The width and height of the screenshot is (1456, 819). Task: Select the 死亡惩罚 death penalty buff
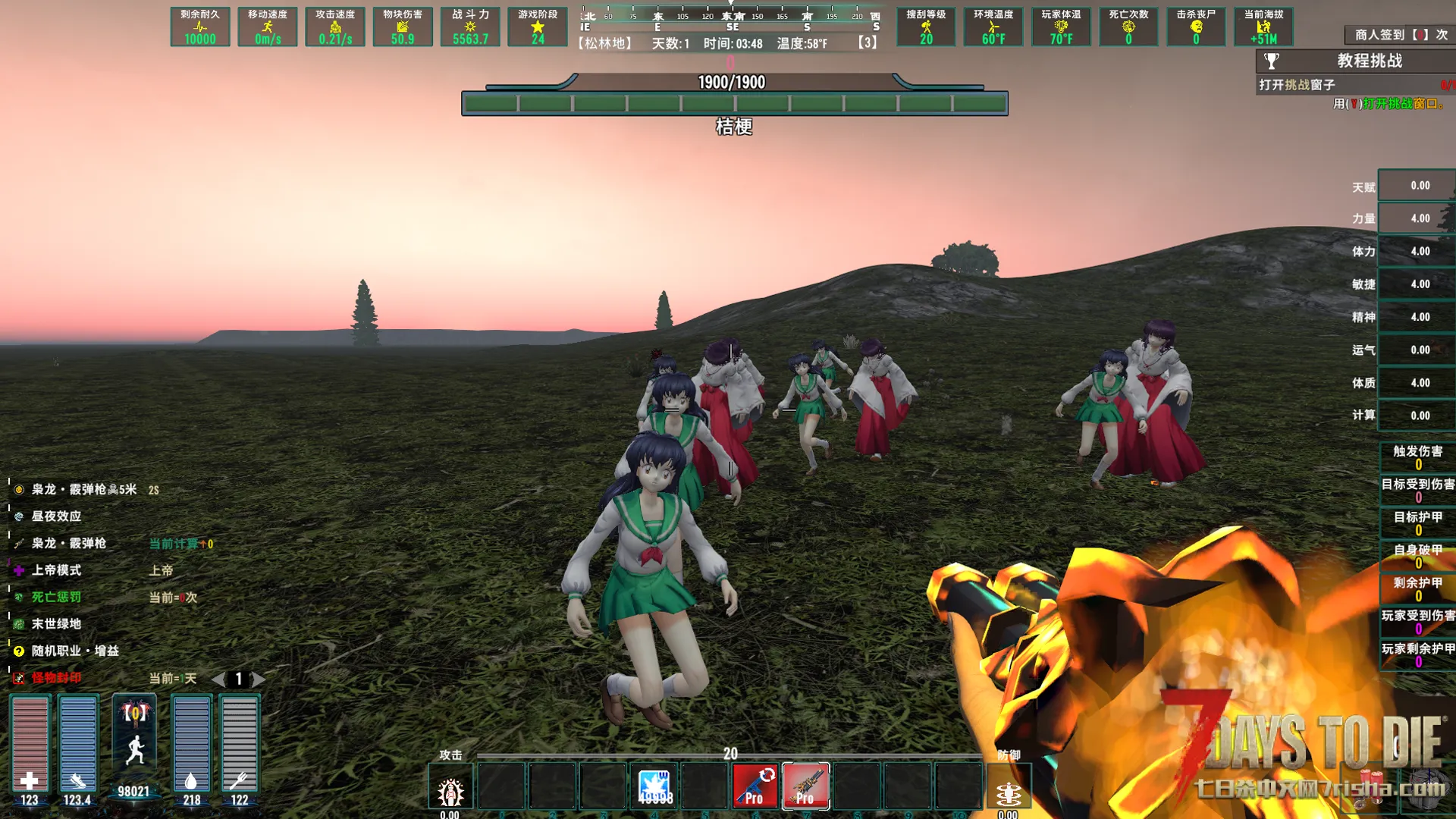click(x=55, y=598)
